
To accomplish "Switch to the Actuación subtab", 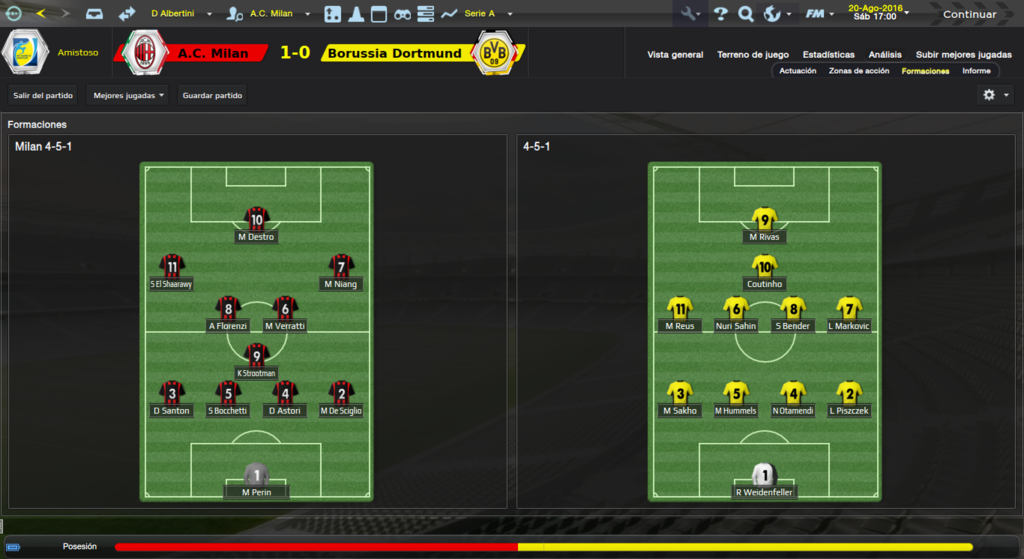I will [x=798, y=71].
